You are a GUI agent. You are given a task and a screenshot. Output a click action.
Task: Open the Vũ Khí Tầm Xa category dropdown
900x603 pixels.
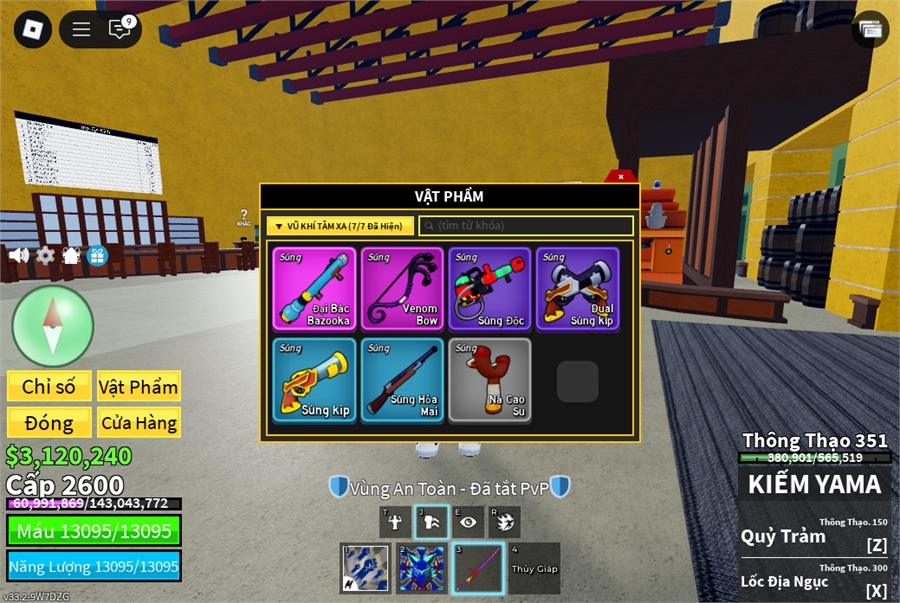pos(340,226)
